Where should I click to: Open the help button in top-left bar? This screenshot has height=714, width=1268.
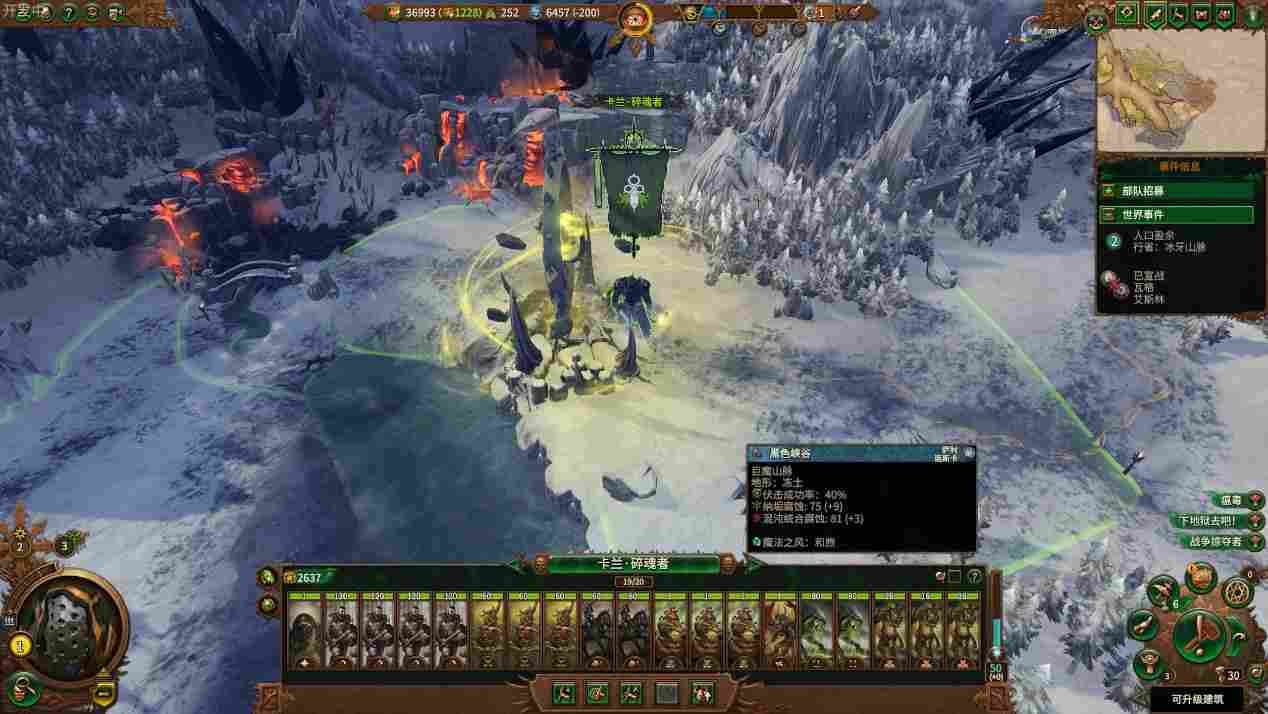[x=68, y=13]
